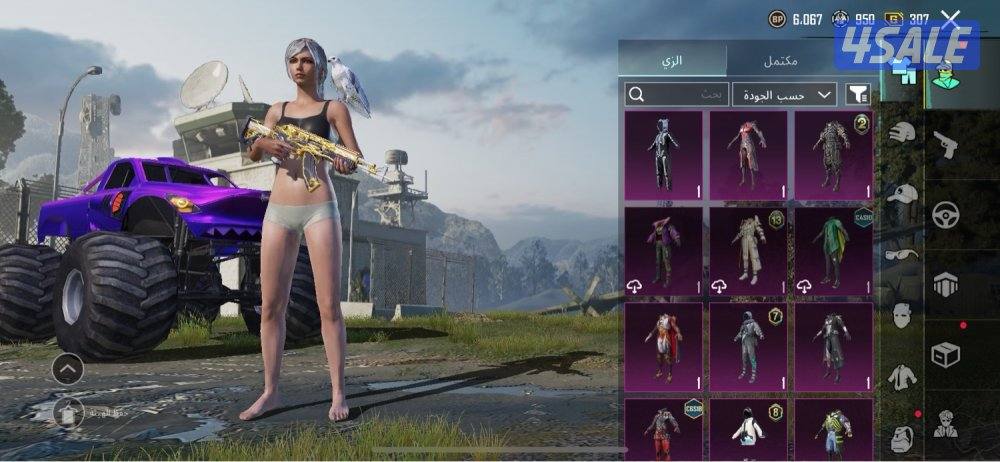Viewport: 1000px width, 462px height.
Task: Select the outfit with the number 13 badge
Action: tap(747, 251)
